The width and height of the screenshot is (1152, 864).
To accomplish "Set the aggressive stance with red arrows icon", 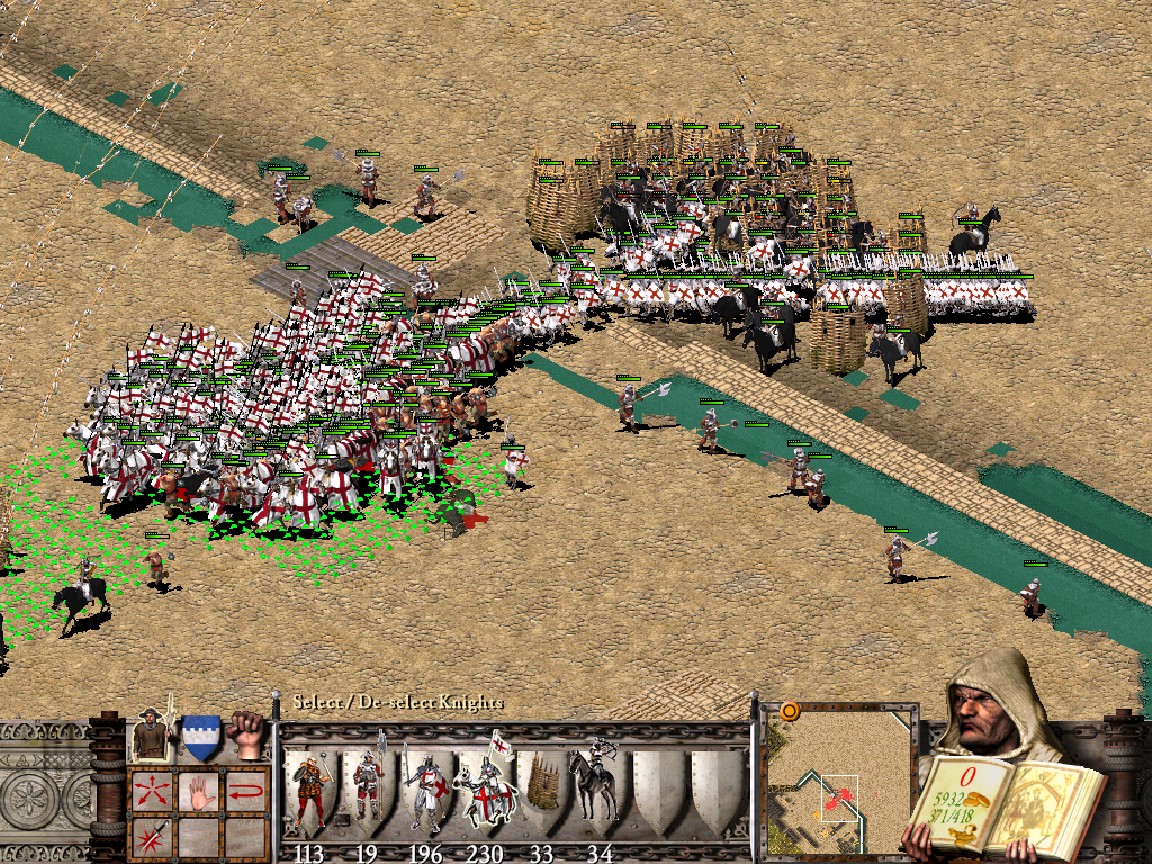I will (152, 793).
